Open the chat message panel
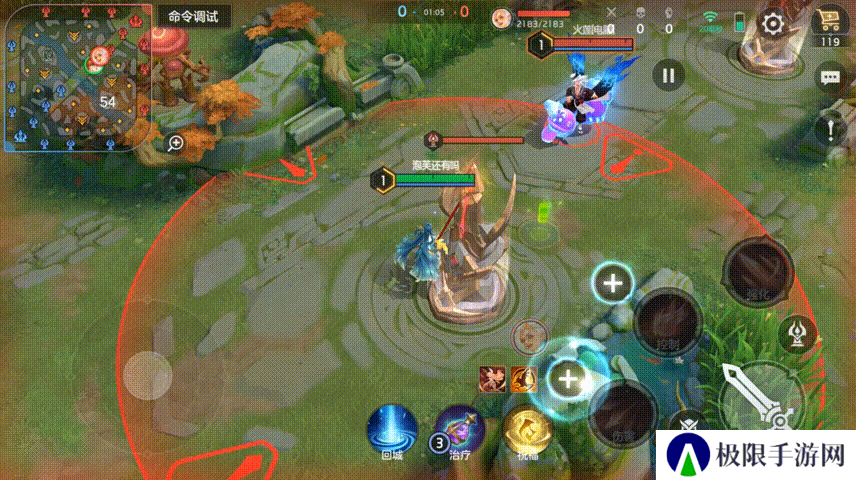This screenshot has width=856, height=480. (x=829, y=77)
